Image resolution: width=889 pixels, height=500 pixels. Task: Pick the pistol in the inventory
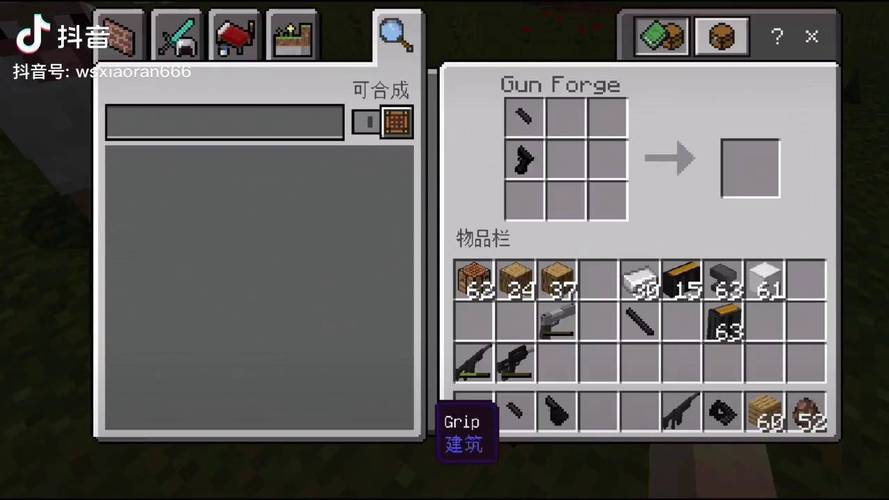point(556,322)
